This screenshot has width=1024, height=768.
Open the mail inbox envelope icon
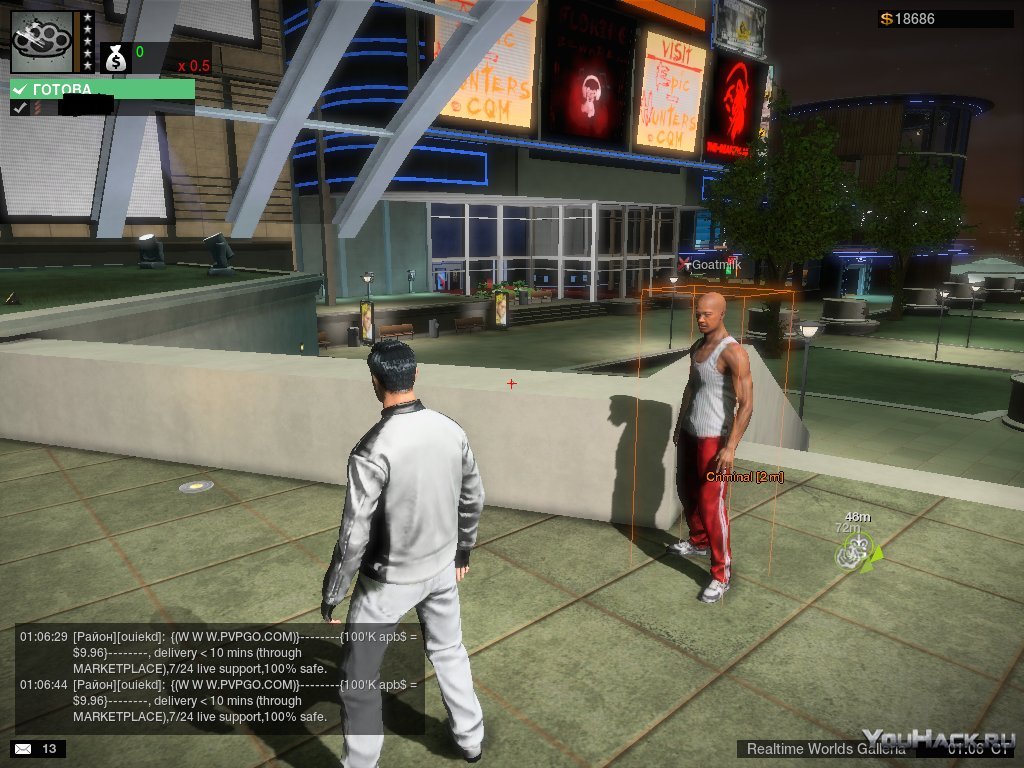tap(24, 748)
